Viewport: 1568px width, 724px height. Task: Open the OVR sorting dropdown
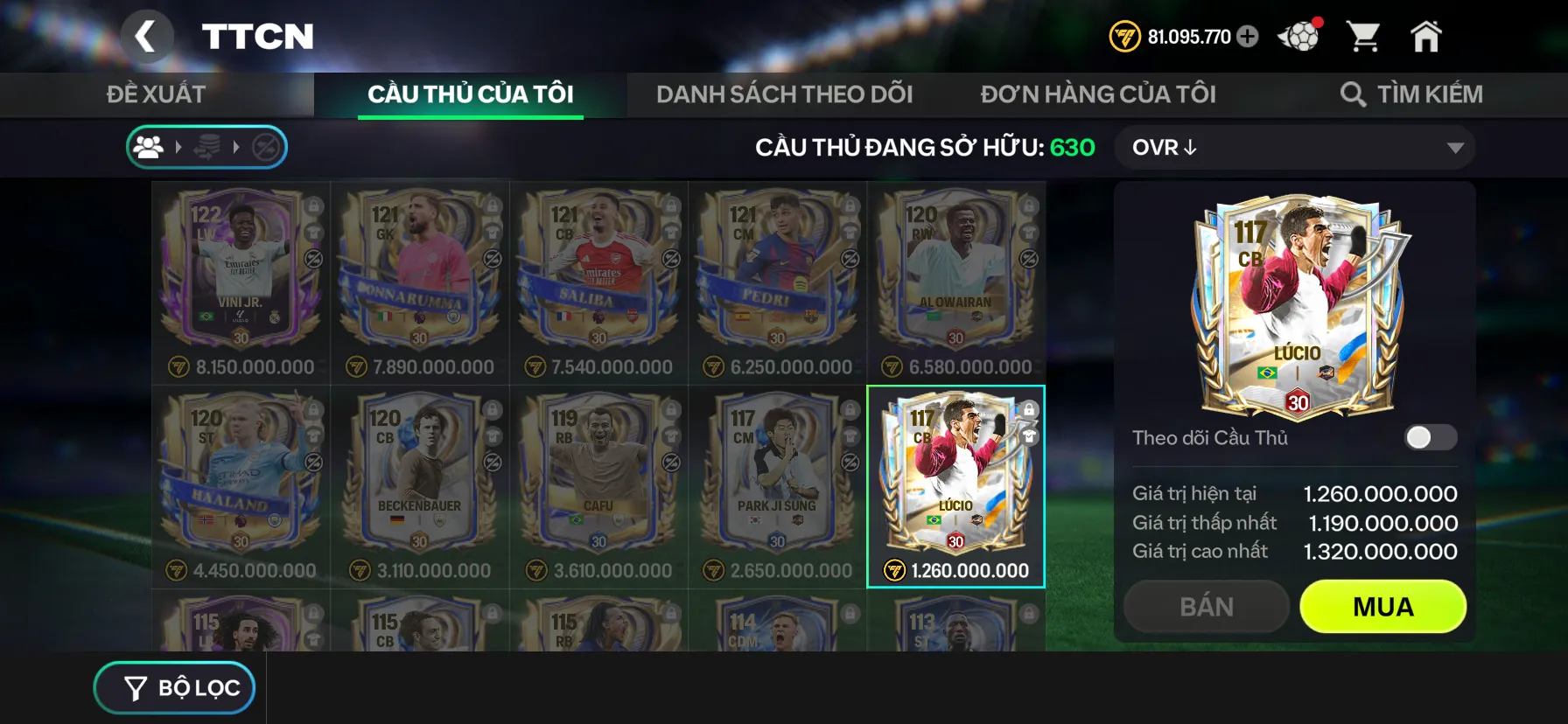click(x=1295, y=147)
